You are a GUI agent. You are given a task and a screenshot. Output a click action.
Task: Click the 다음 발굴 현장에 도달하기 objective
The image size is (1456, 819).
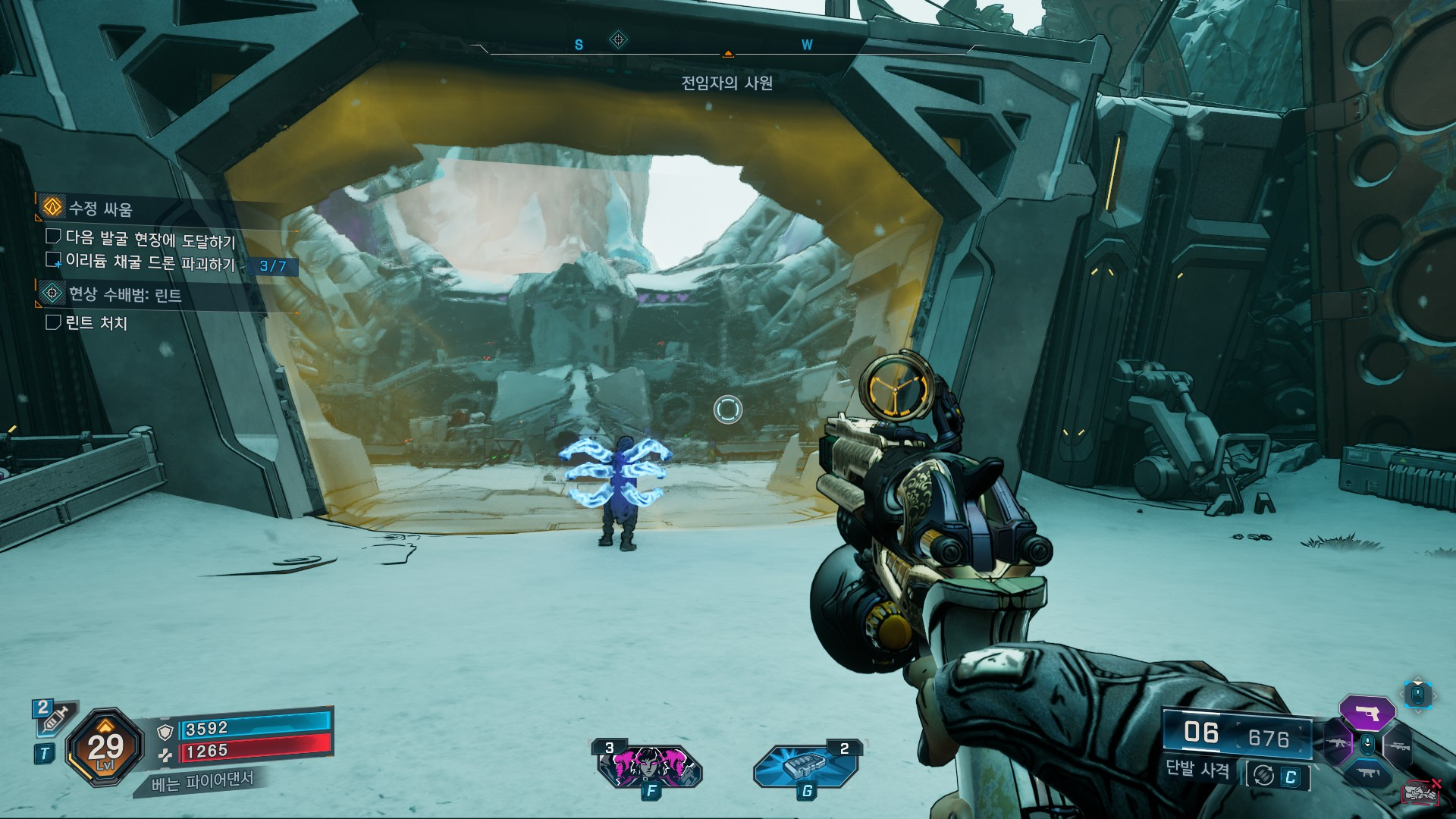(150, 239)
